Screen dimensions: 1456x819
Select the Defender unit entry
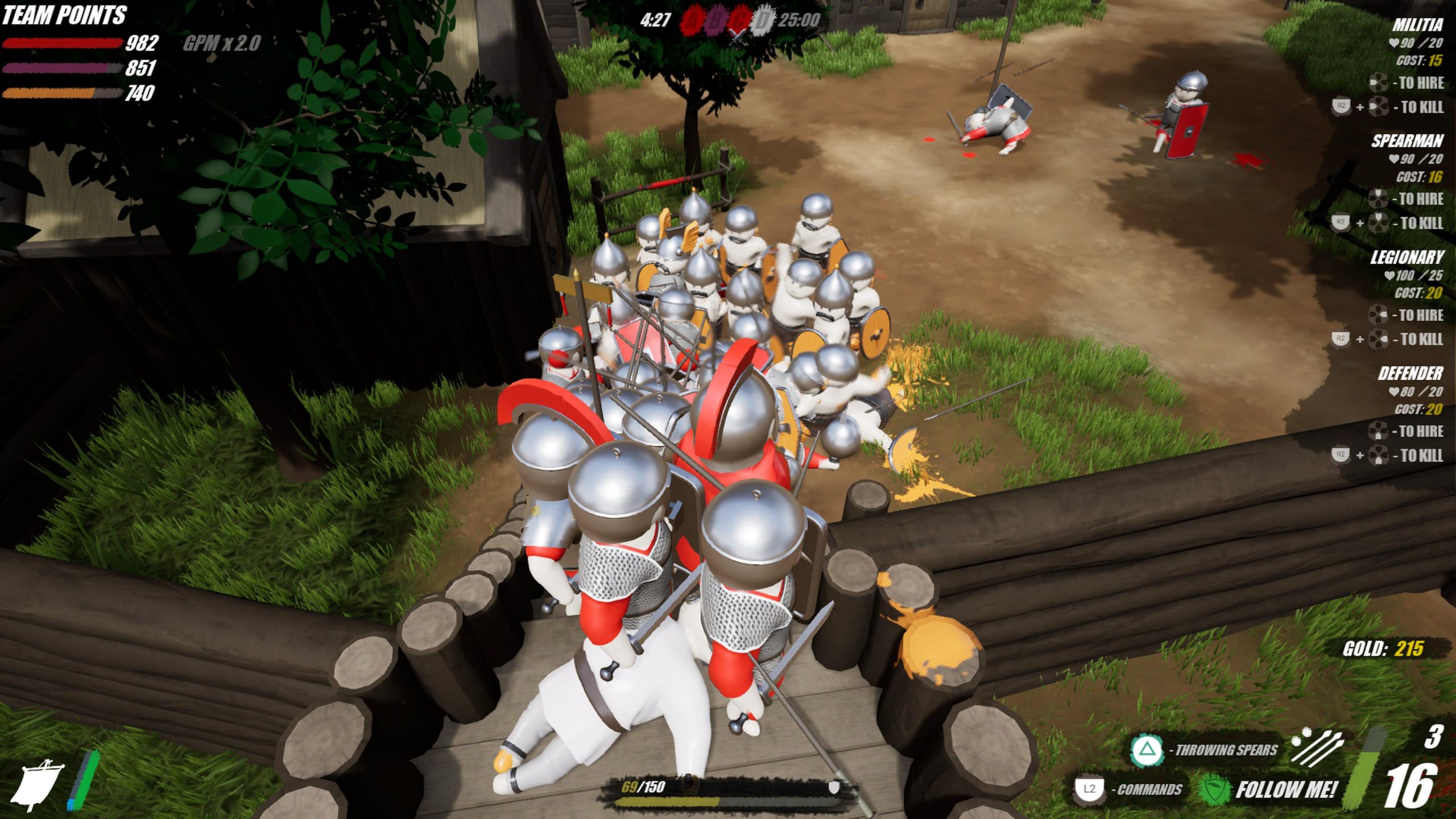(x=1410, y=374)
